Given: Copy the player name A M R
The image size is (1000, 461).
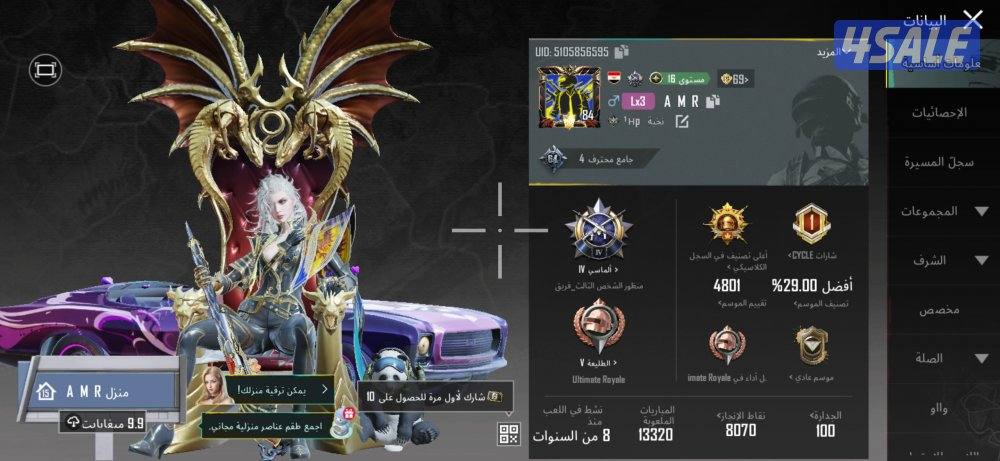Looking at the screenshot, I should [713, 101].
